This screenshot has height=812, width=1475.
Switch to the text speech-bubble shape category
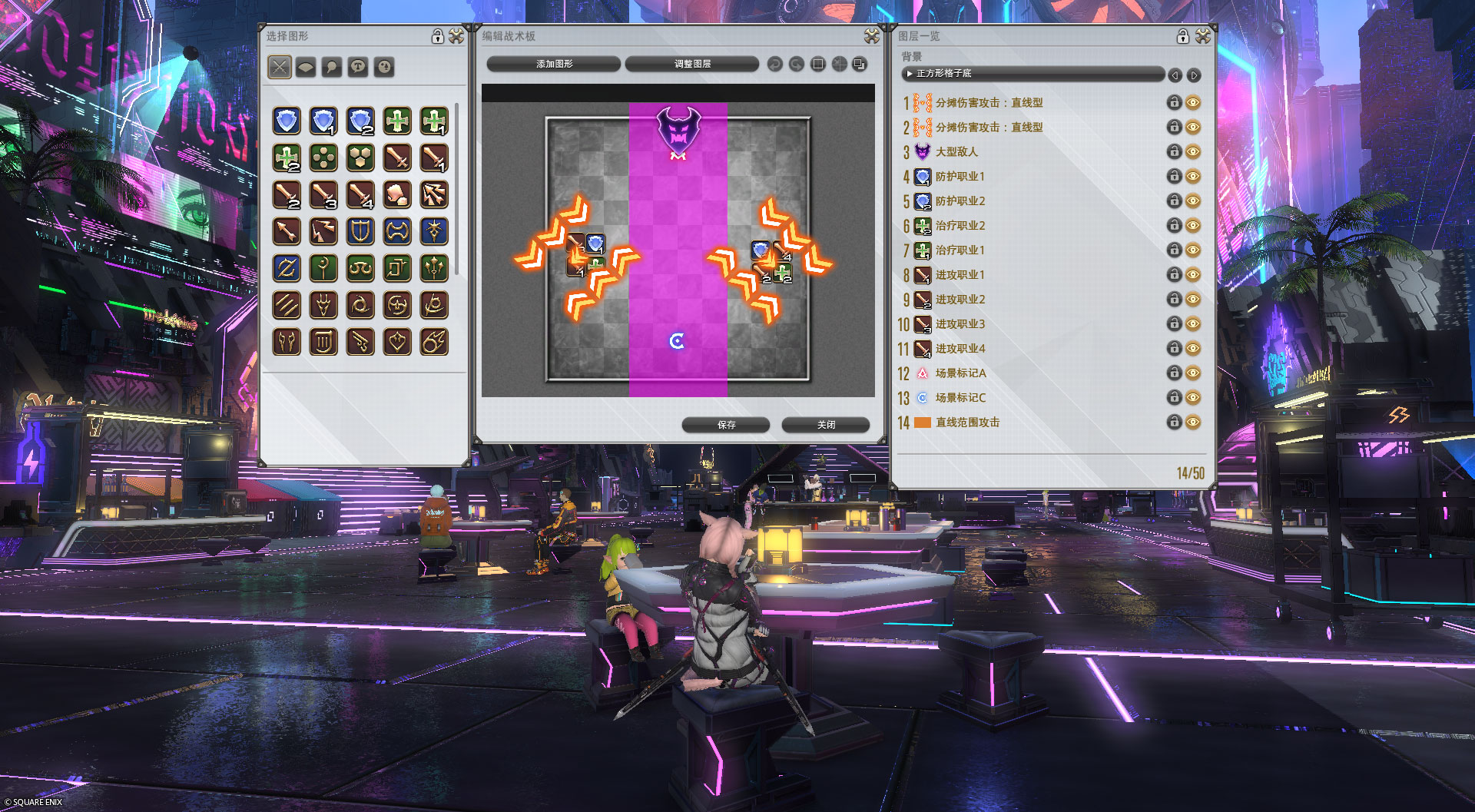pos(358,67)
